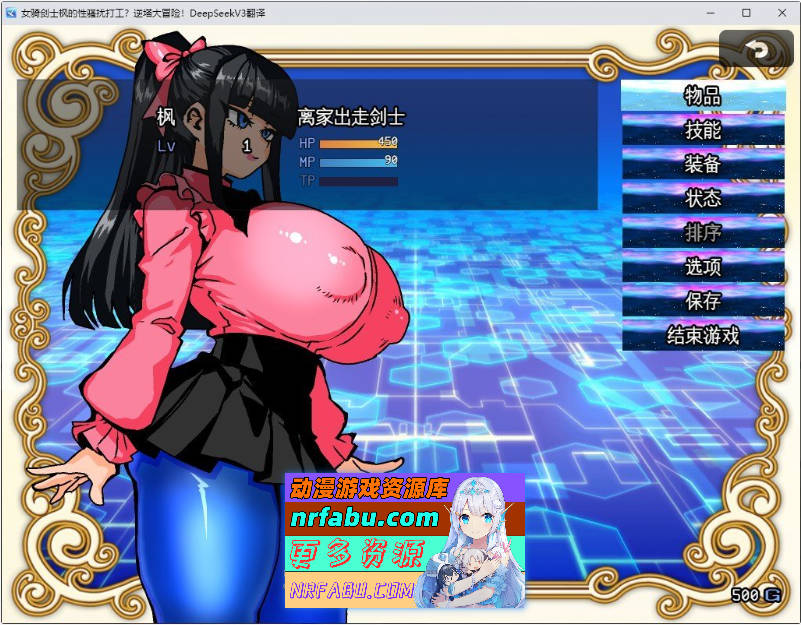Image resolution: width=801 pixels, height=625 pixels.
Task: Minimize the game window
Action: pyautogui.click(x=710, y=13)
